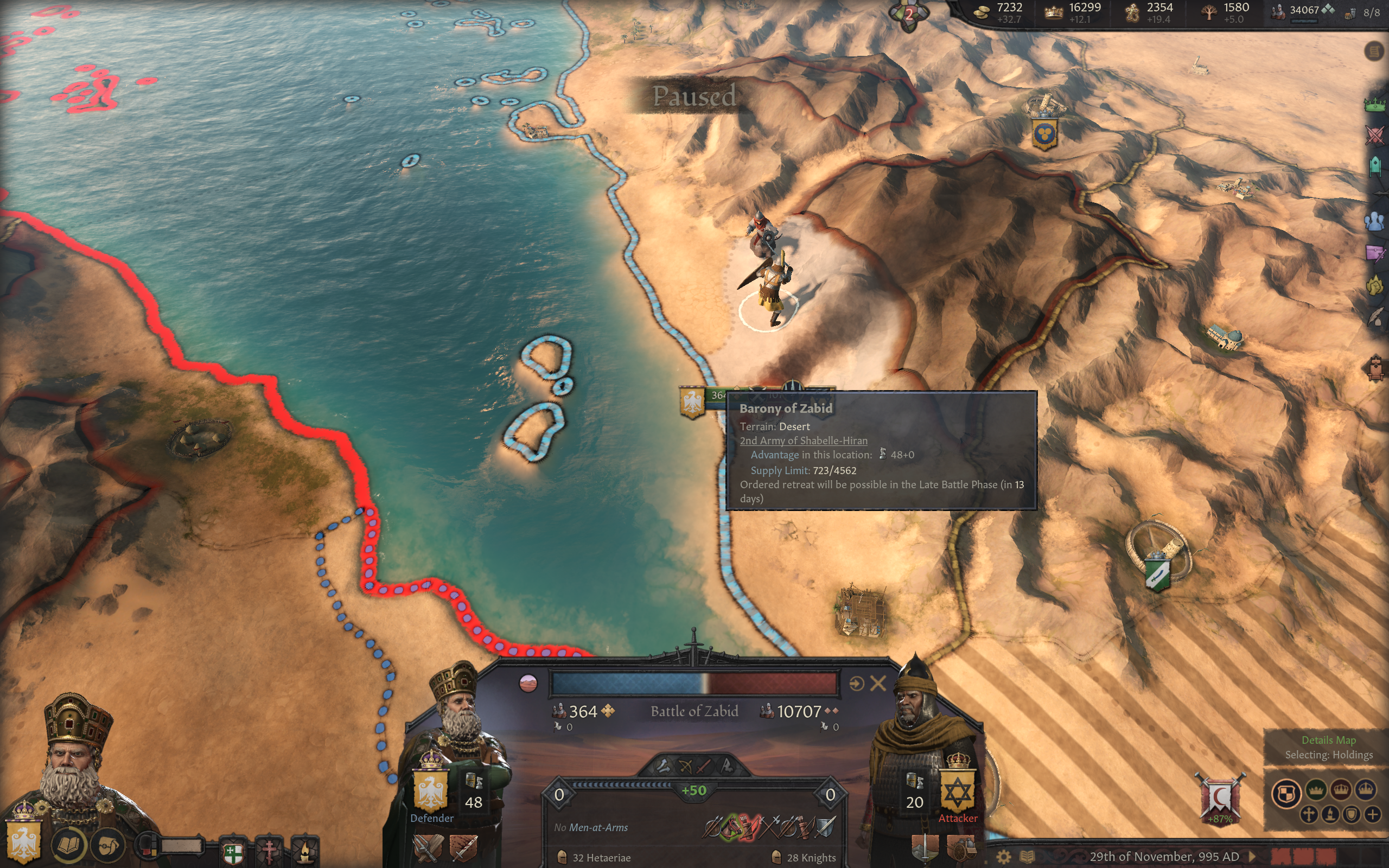Open the Military crossed swords tab
The width and height of the screenshot is (1389, 868).
tap(1375, 136)
